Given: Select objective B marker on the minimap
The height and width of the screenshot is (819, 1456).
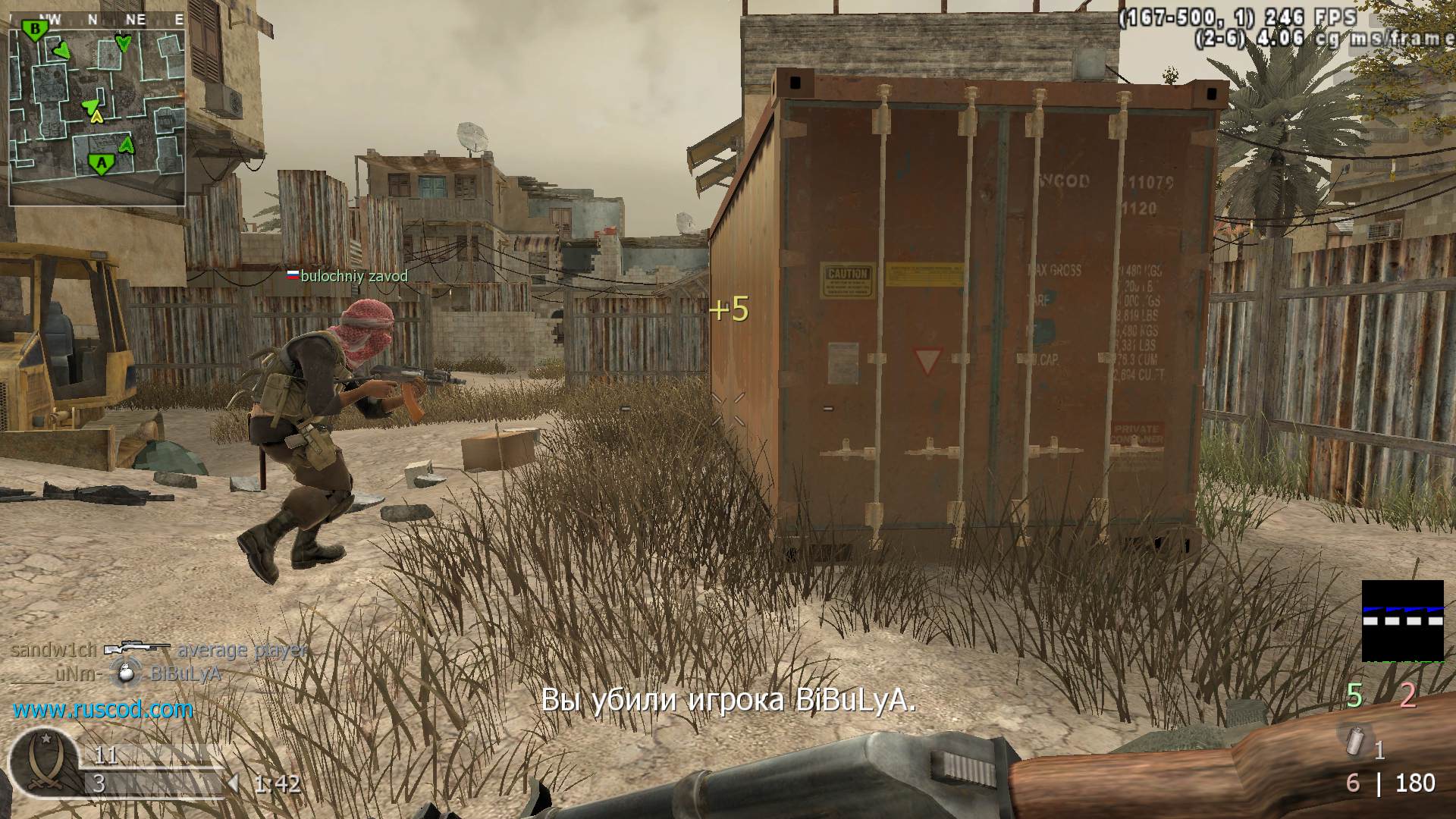Looking at the screenshot, I should pos(34,30).
